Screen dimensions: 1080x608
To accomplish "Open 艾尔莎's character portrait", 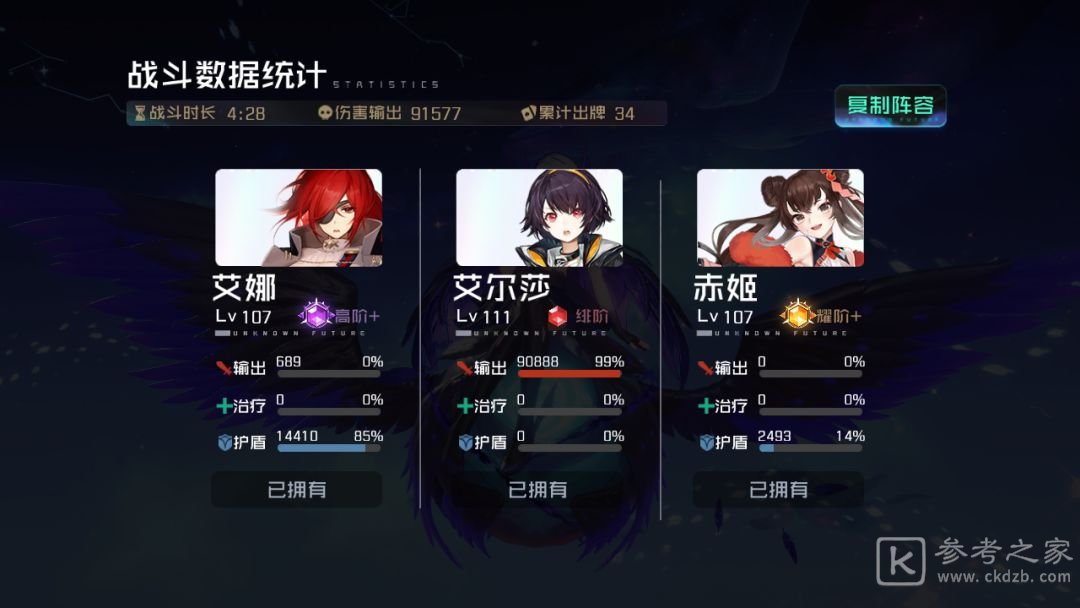I will [539, 217].
